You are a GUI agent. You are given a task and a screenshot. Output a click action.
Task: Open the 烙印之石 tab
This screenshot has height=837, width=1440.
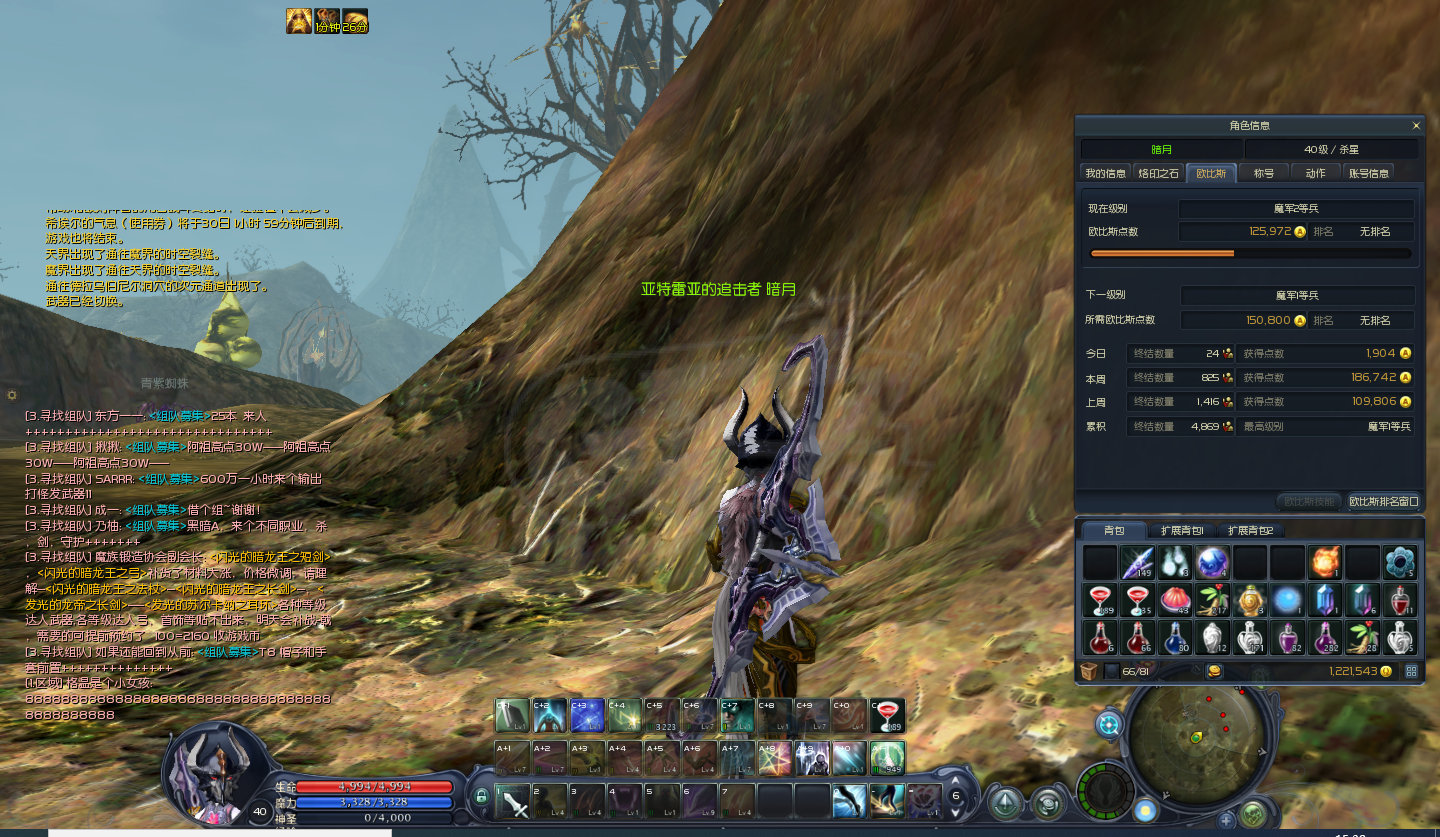pos(1159,173)
